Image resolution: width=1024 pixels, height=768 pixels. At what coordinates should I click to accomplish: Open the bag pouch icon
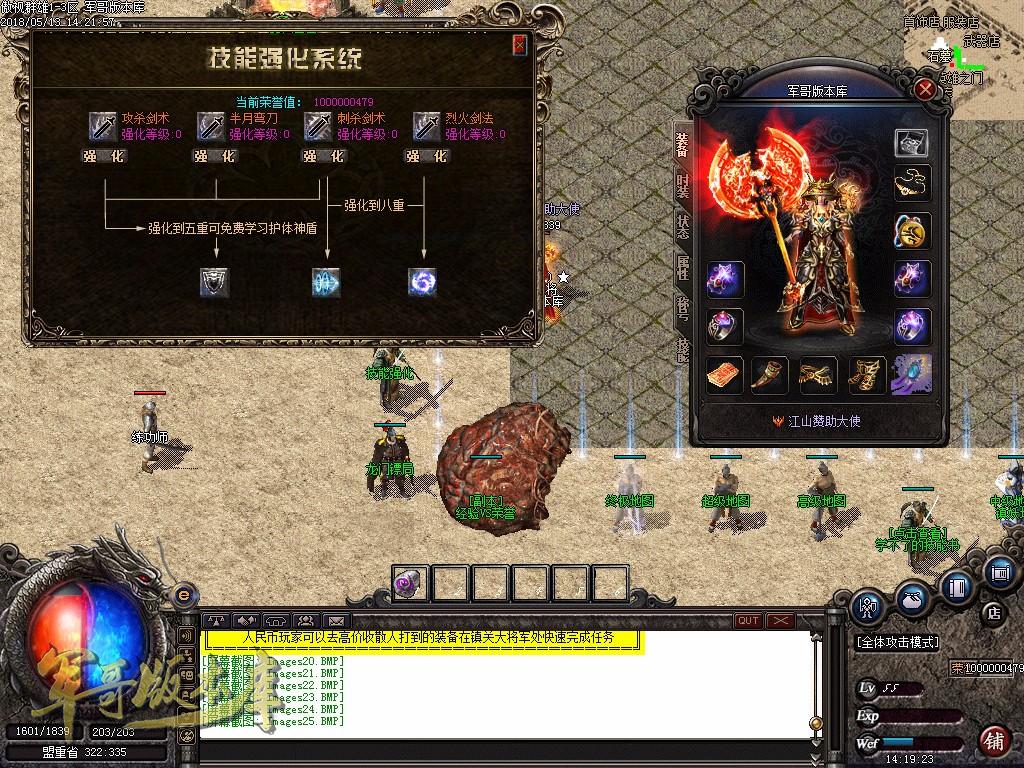911,598
